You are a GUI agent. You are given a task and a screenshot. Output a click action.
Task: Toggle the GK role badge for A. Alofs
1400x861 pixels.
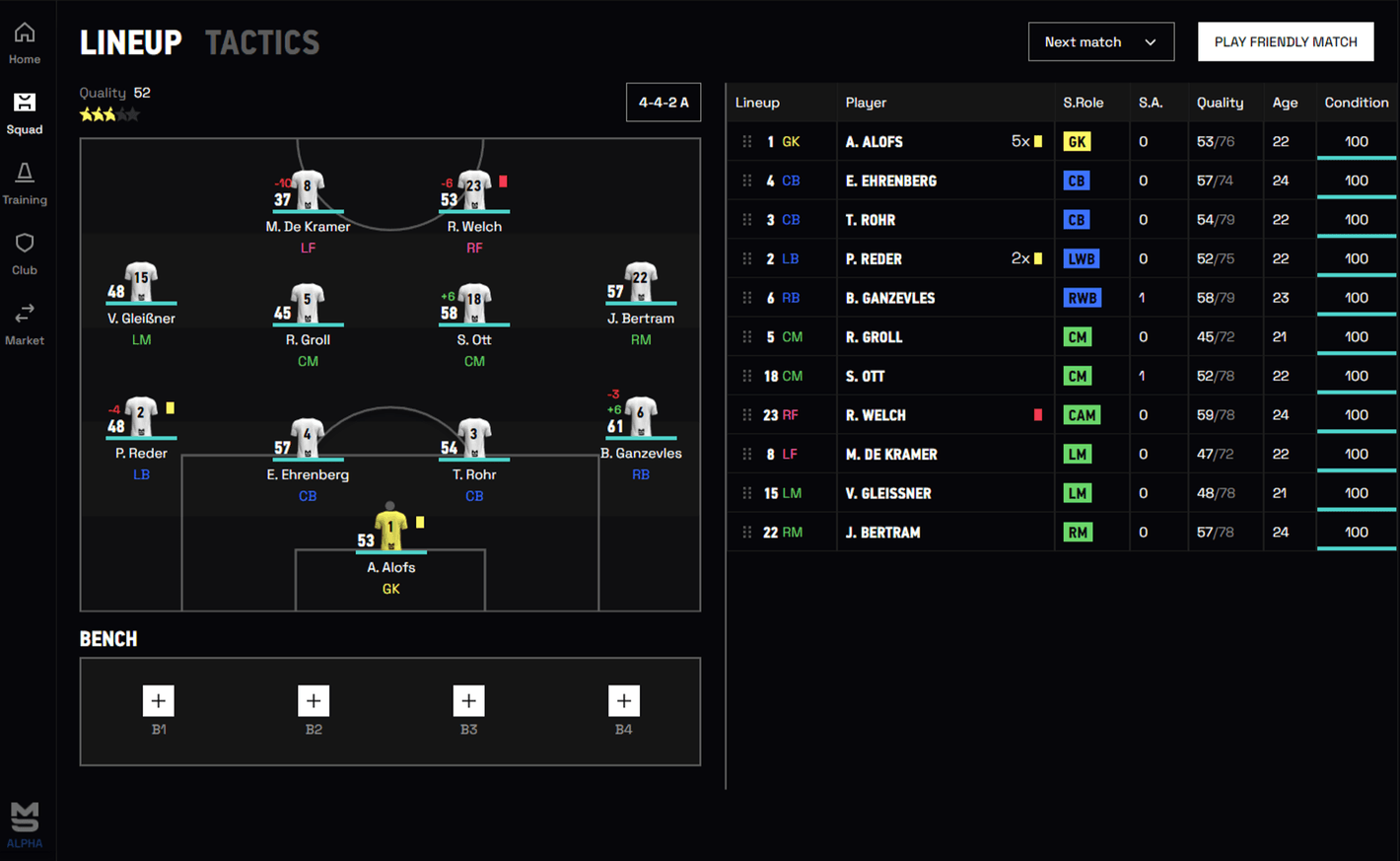point(1077,141)
